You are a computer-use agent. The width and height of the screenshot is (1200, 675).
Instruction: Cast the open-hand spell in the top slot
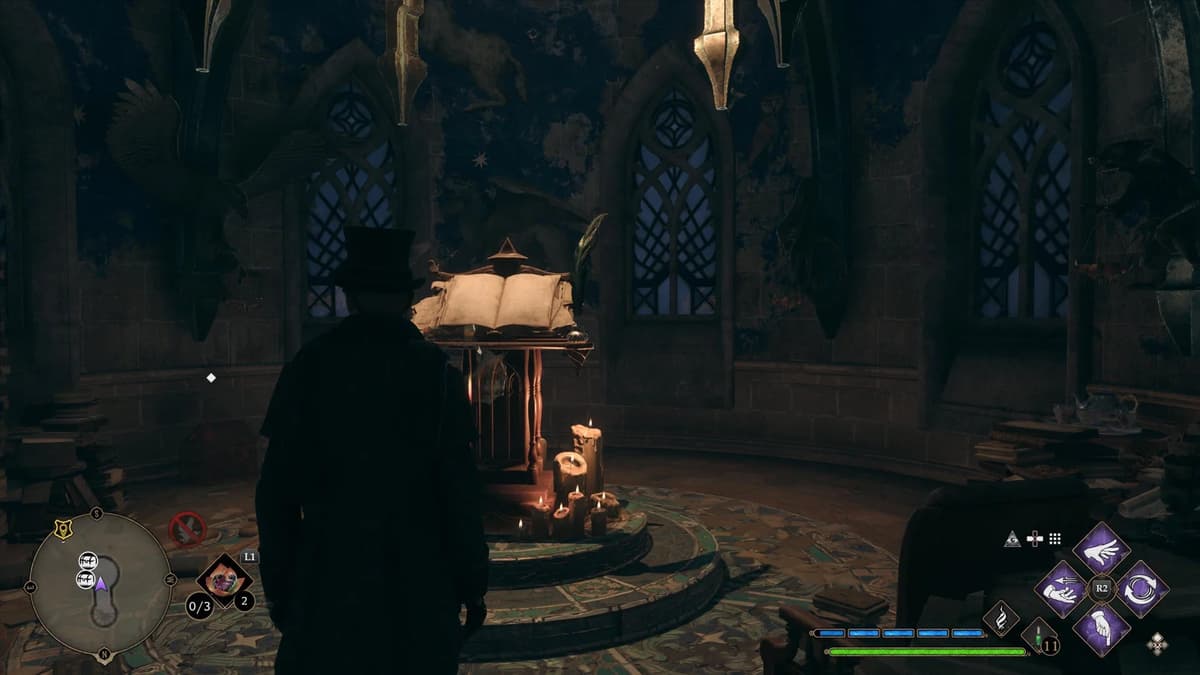pyautogui.click(x=1101, y=549)
